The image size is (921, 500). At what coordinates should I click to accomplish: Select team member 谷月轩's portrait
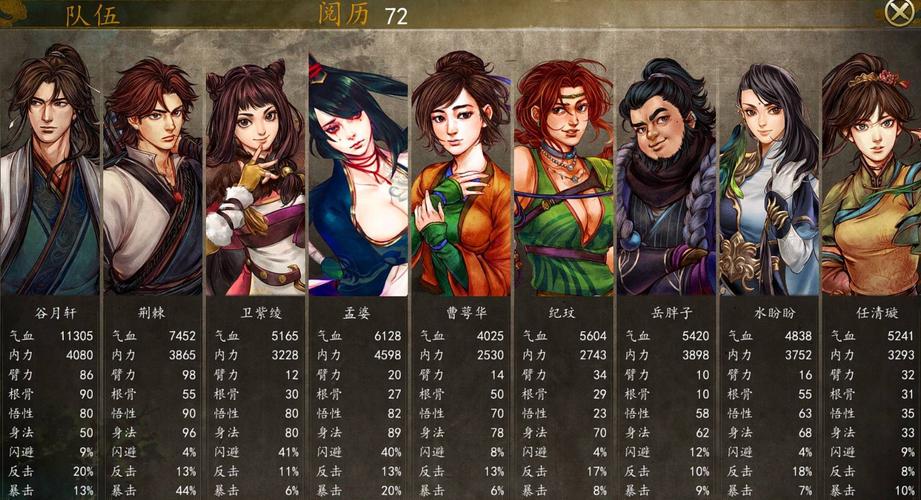tap(50, 175)
